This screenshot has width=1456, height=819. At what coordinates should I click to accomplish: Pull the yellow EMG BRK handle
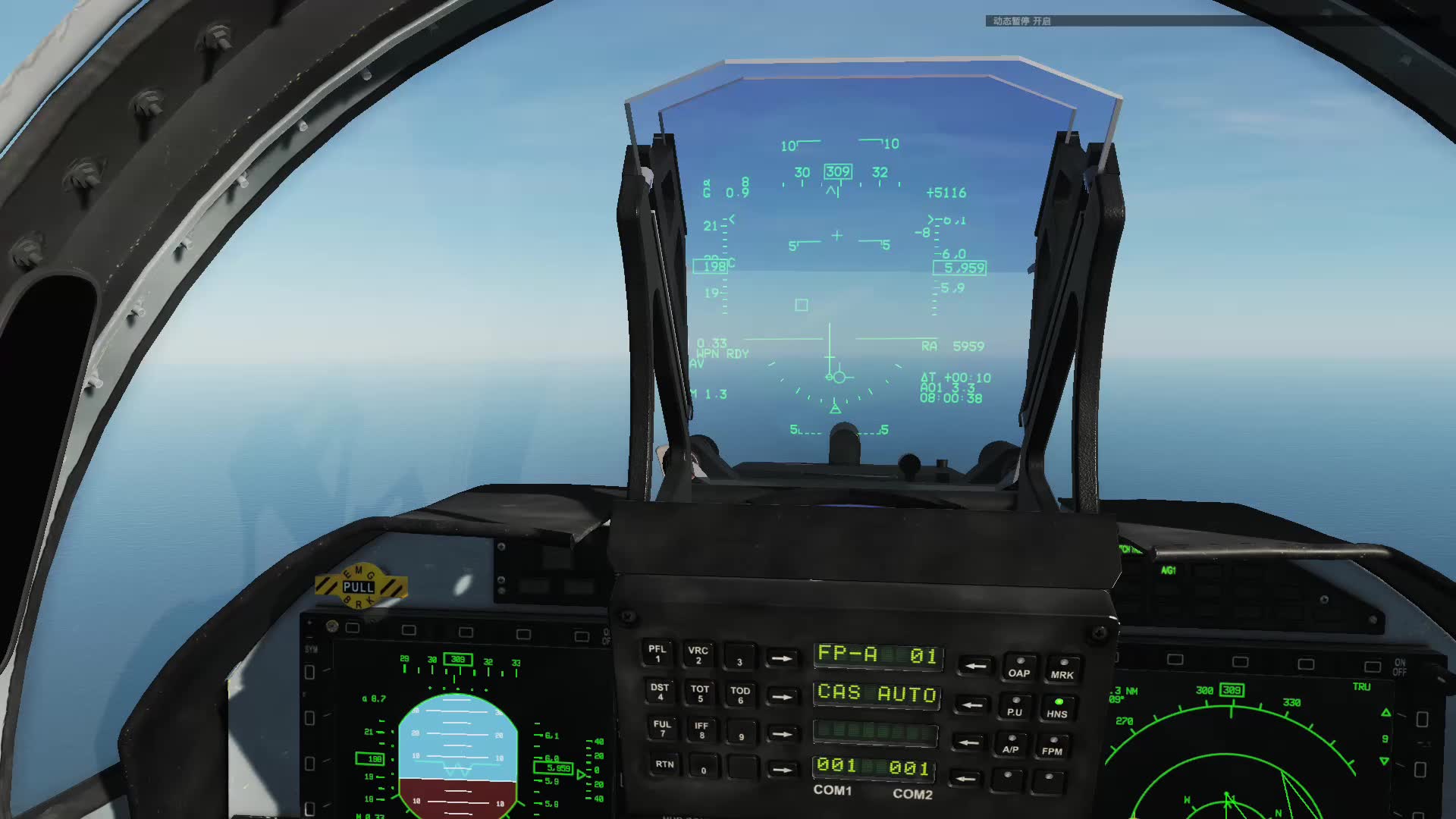[359, 588]
